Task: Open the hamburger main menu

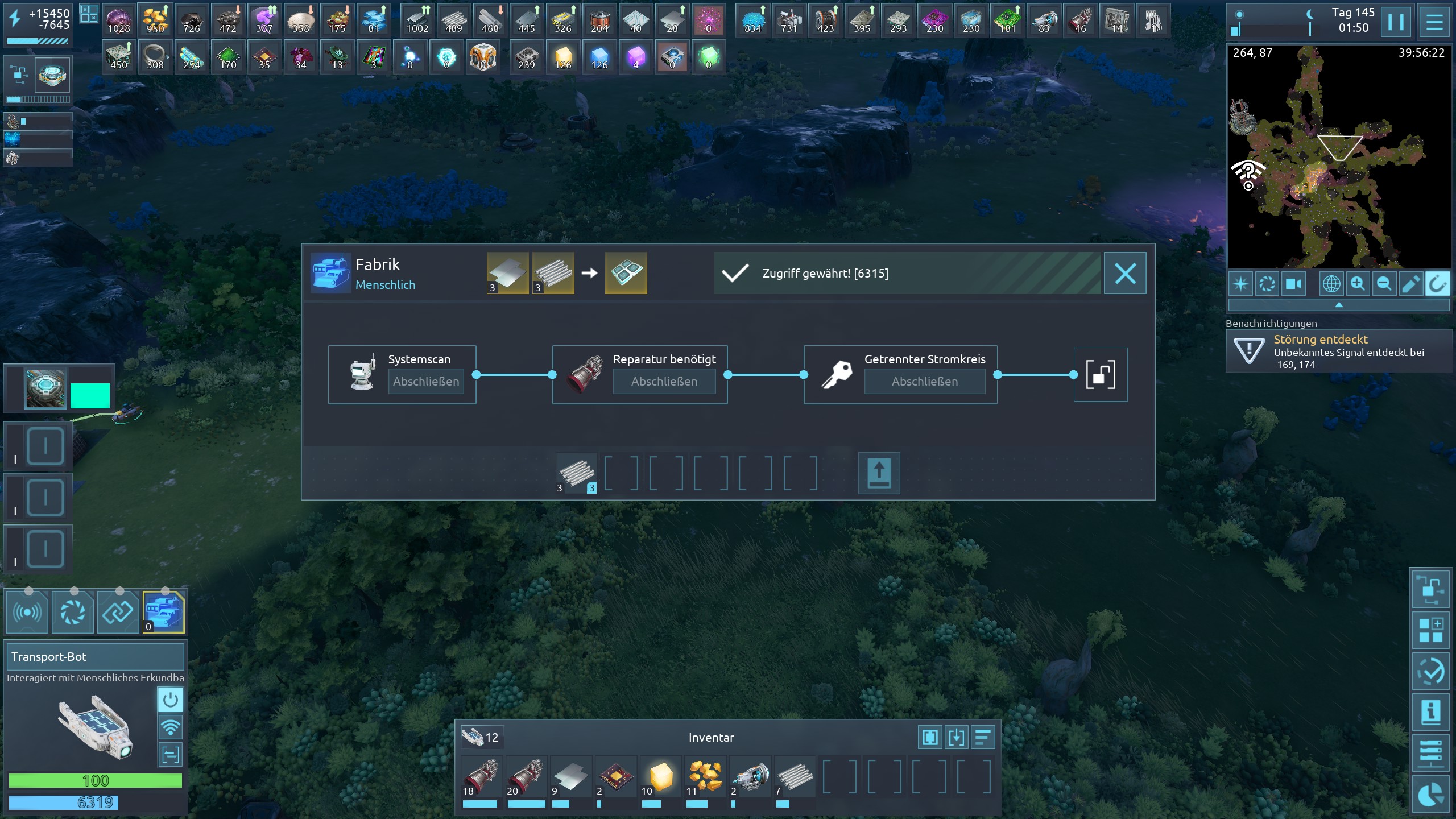Action: (x=1434, y=22)
